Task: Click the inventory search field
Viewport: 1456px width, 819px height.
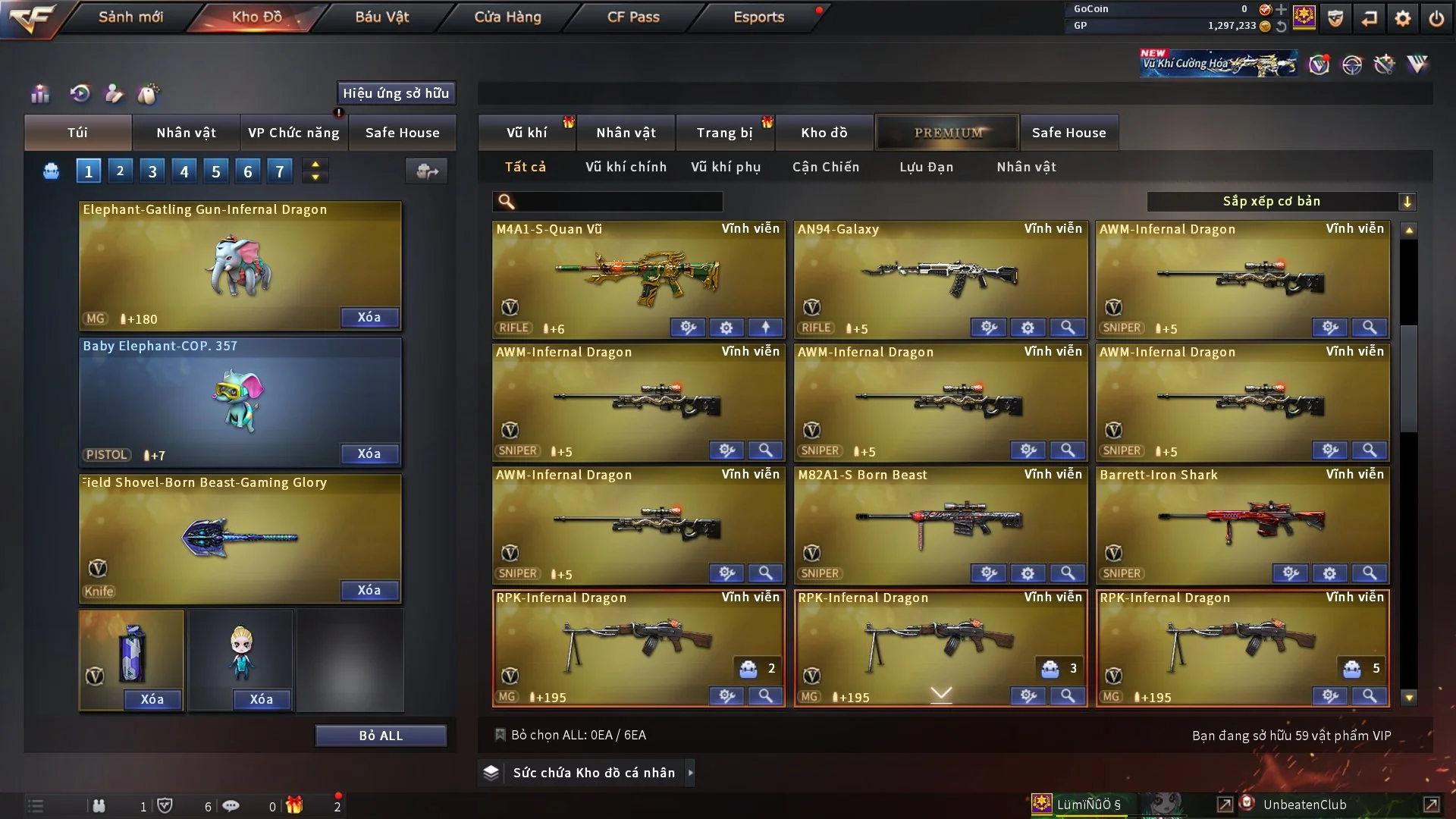Action: (x=618, y=202)
